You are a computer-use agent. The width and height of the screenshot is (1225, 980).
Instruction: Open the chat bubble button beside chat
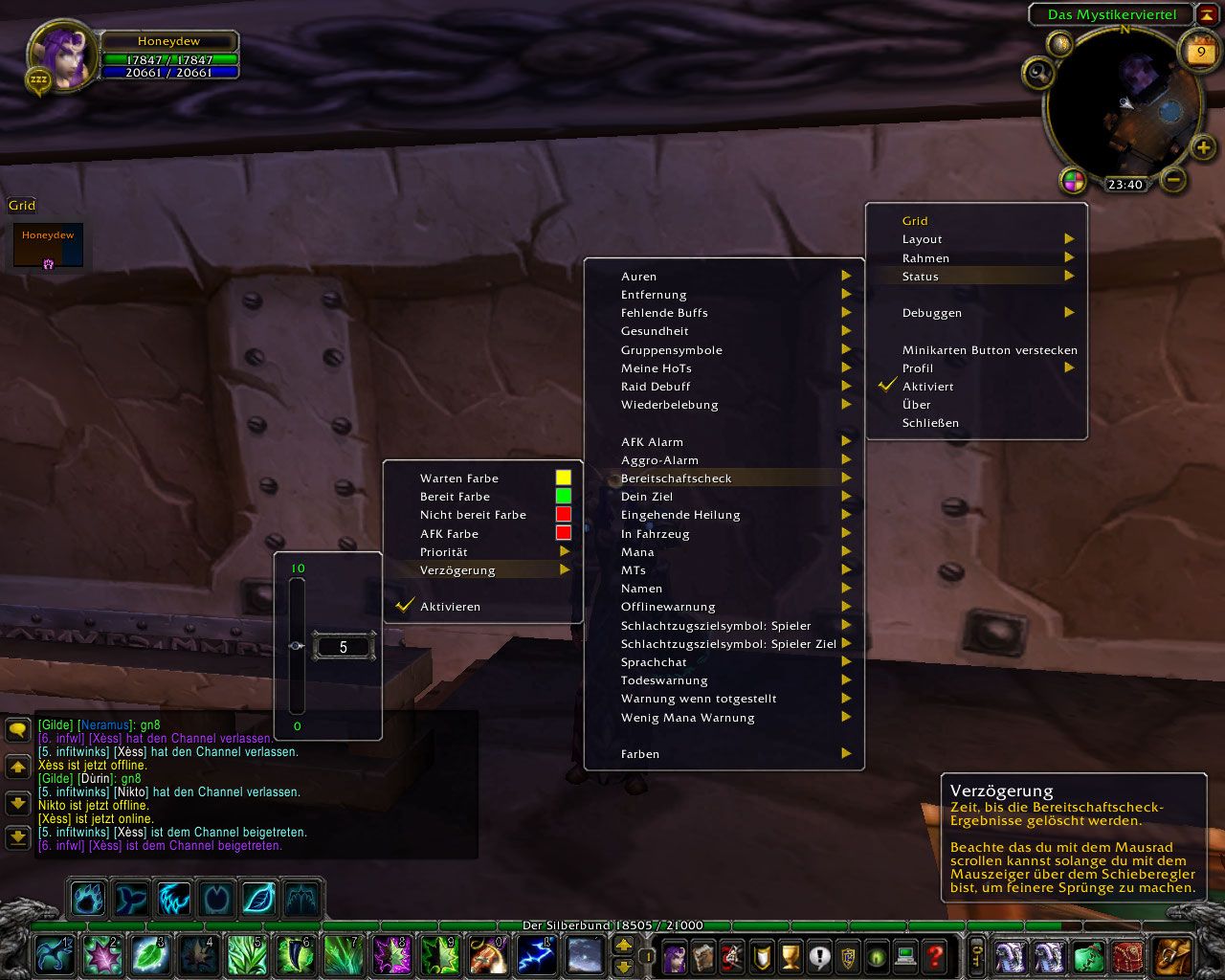click(x=17, y=731)
